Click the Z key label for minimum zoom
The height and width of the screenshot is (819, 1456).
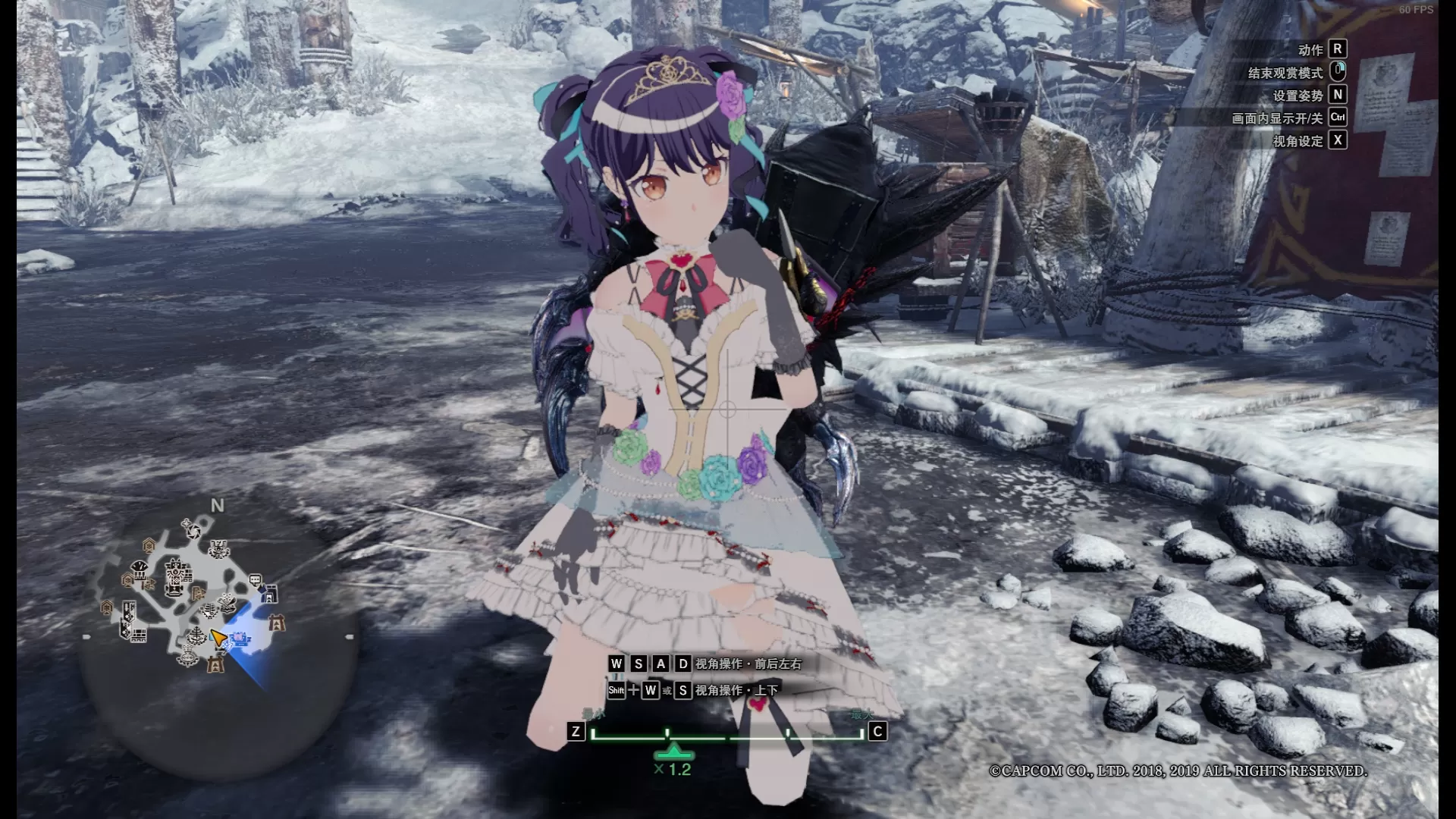click(x=578, y=731)
